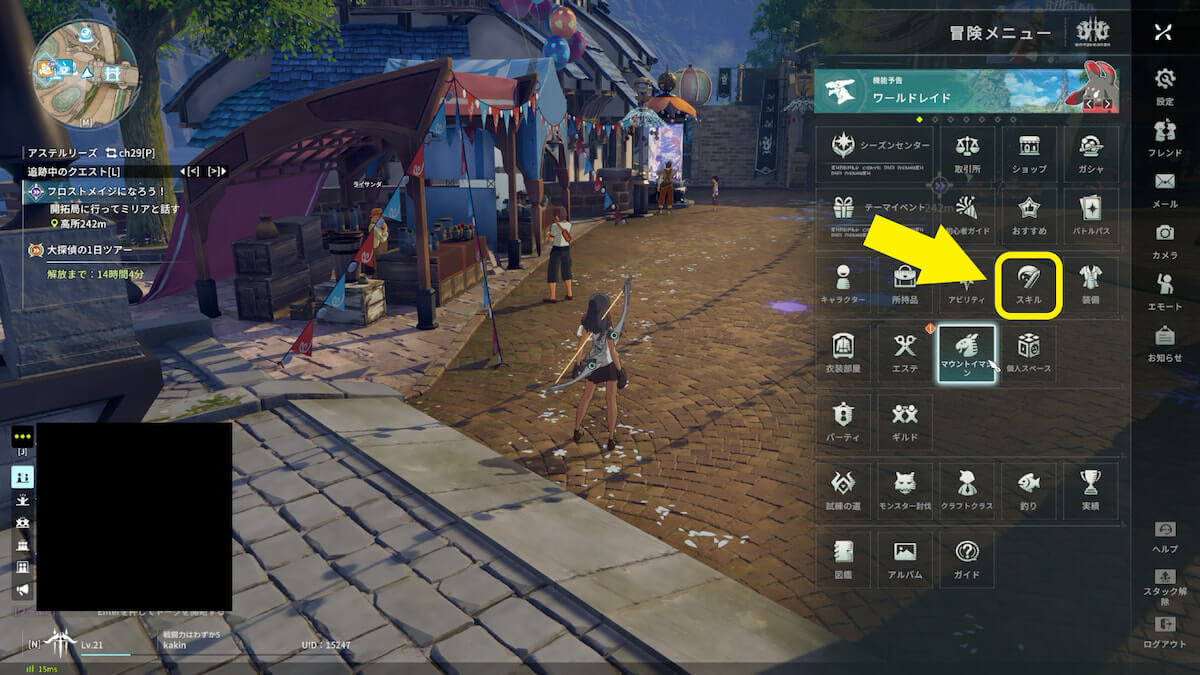The image size is (1200, 675).
Task: Launch the カメラ camera mode
Action: point(1165,240)
